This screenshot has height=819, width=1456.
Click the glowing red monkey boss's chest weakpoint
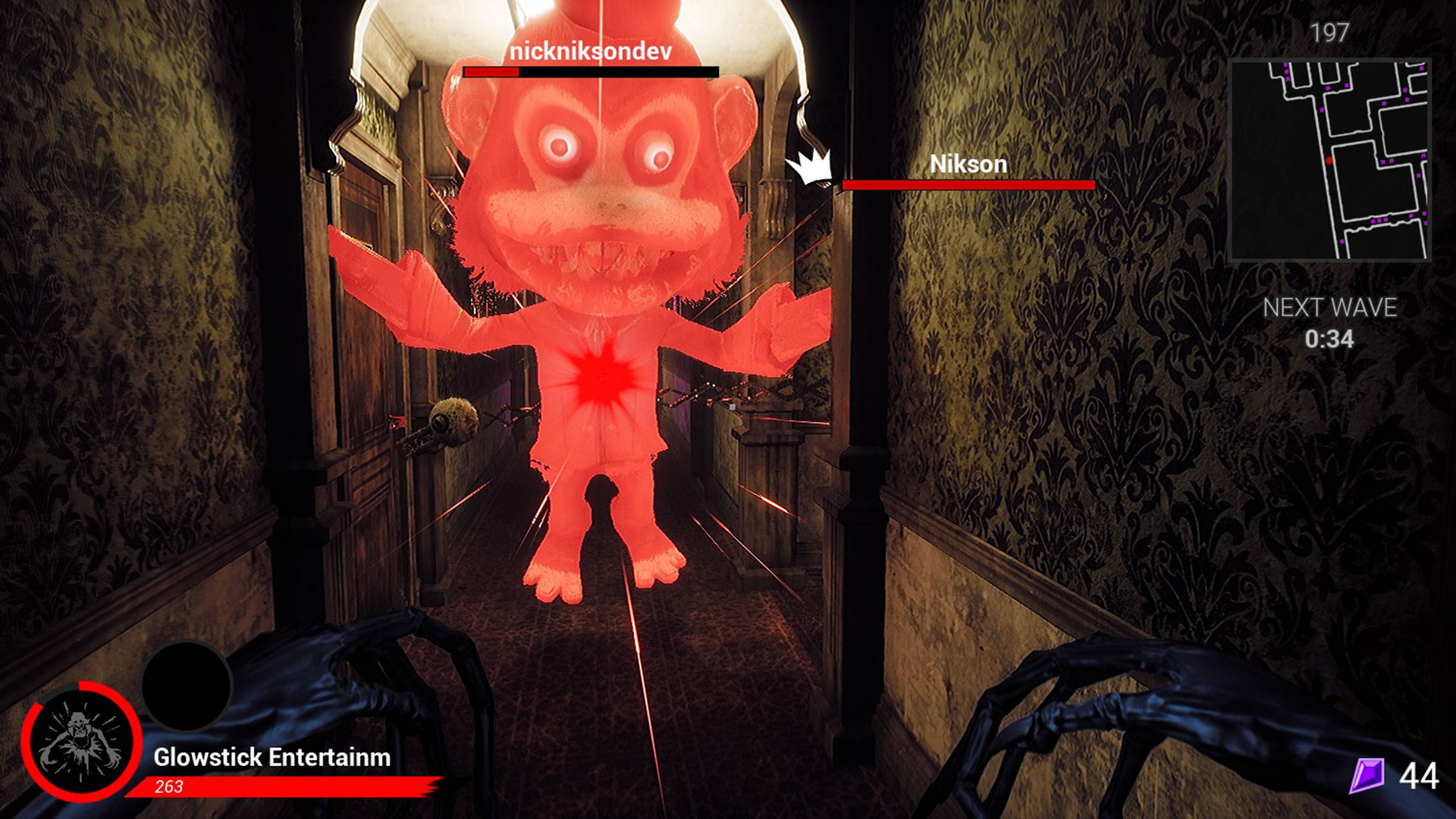pos(603,377)
